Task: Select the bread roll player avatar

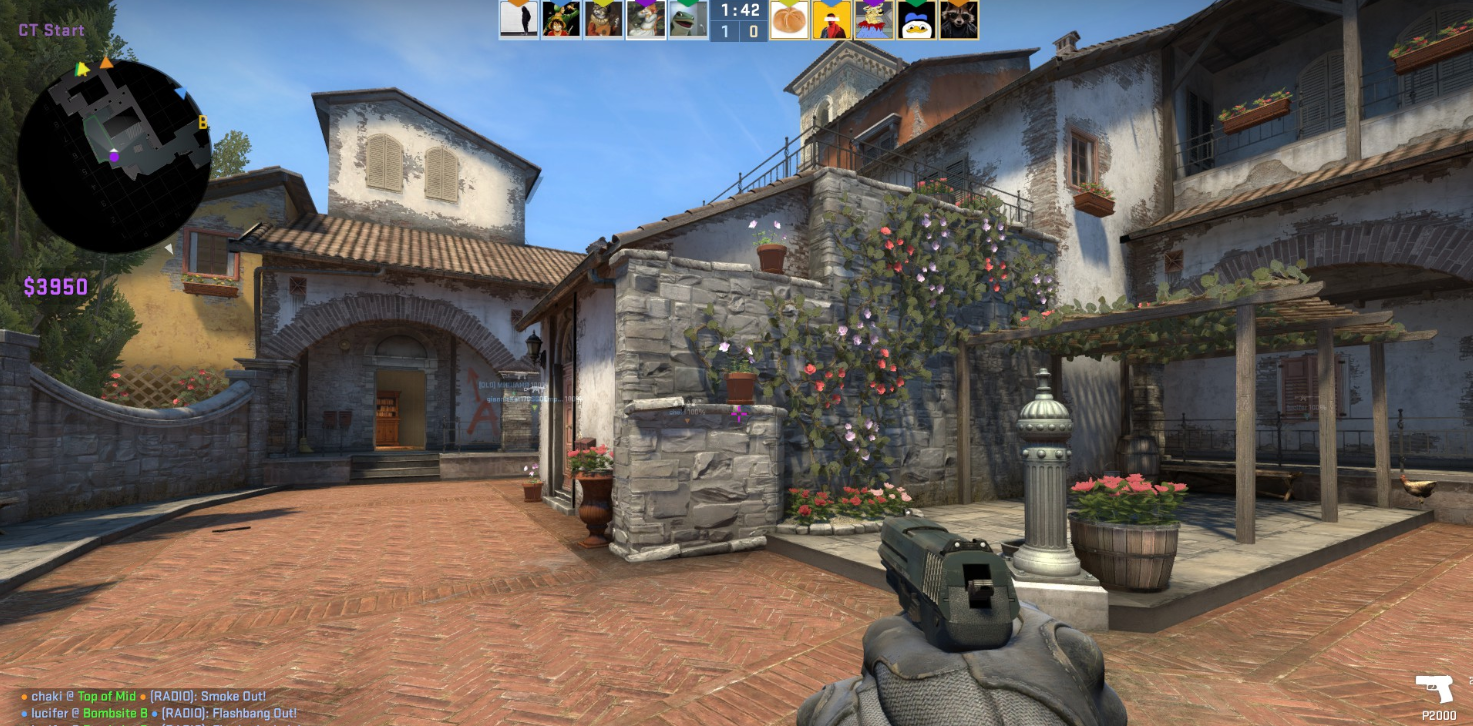Action: 789,20
